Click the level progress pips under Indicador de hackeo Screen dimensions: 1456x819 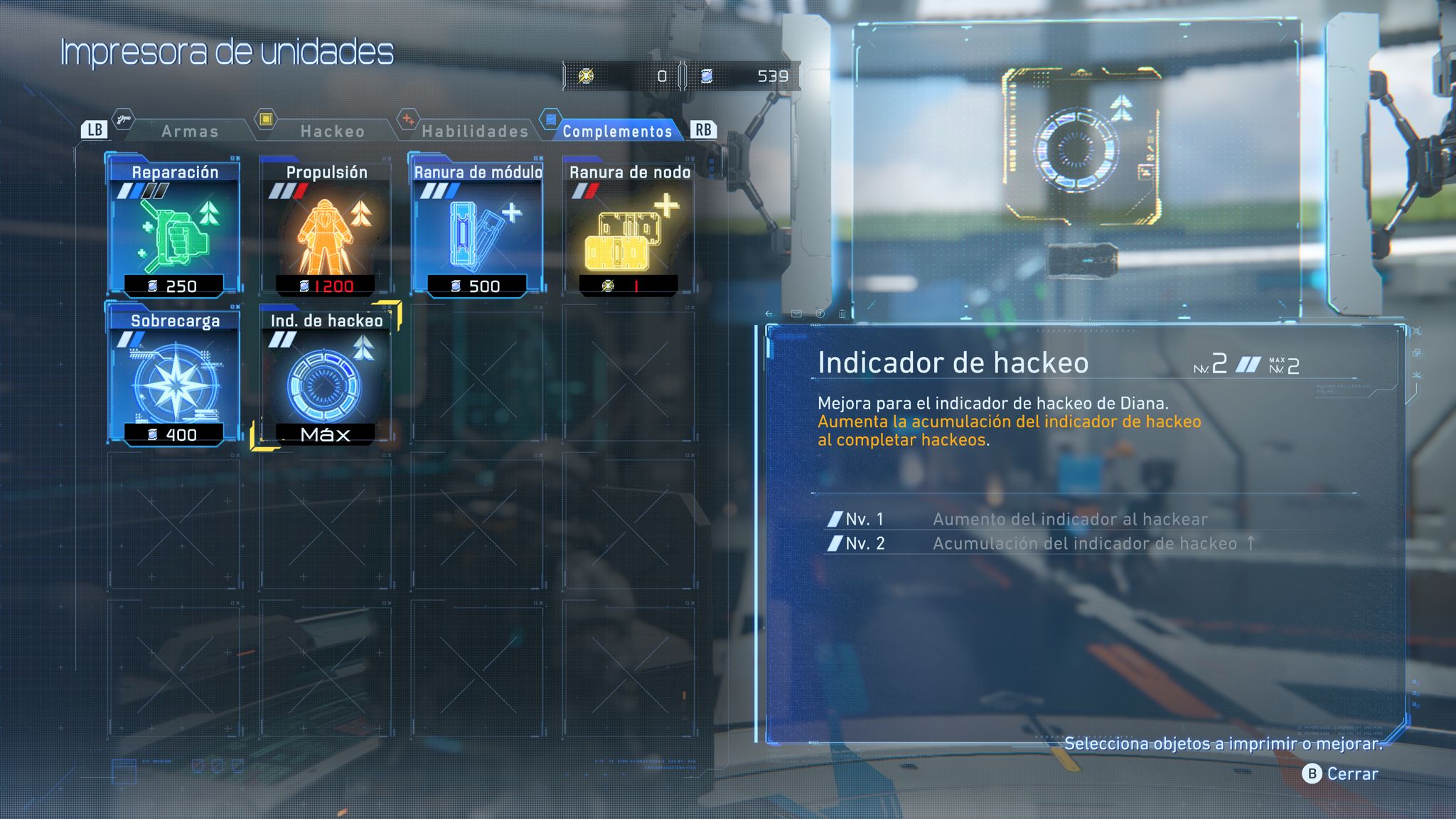1248,365
